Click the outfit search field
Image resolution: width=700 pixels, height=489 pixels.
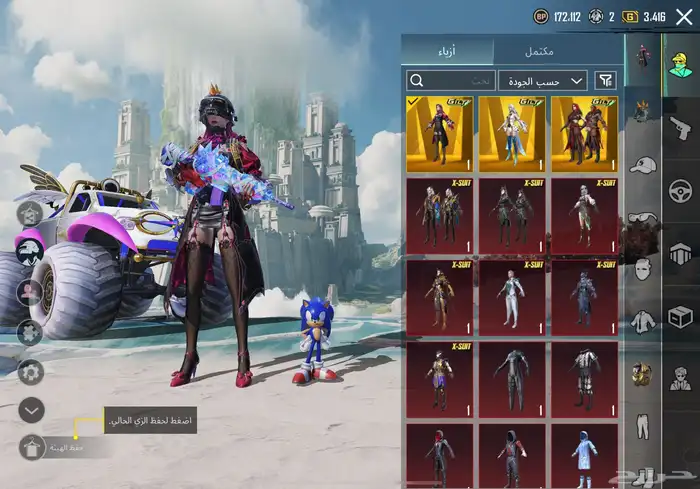point(450,80)
